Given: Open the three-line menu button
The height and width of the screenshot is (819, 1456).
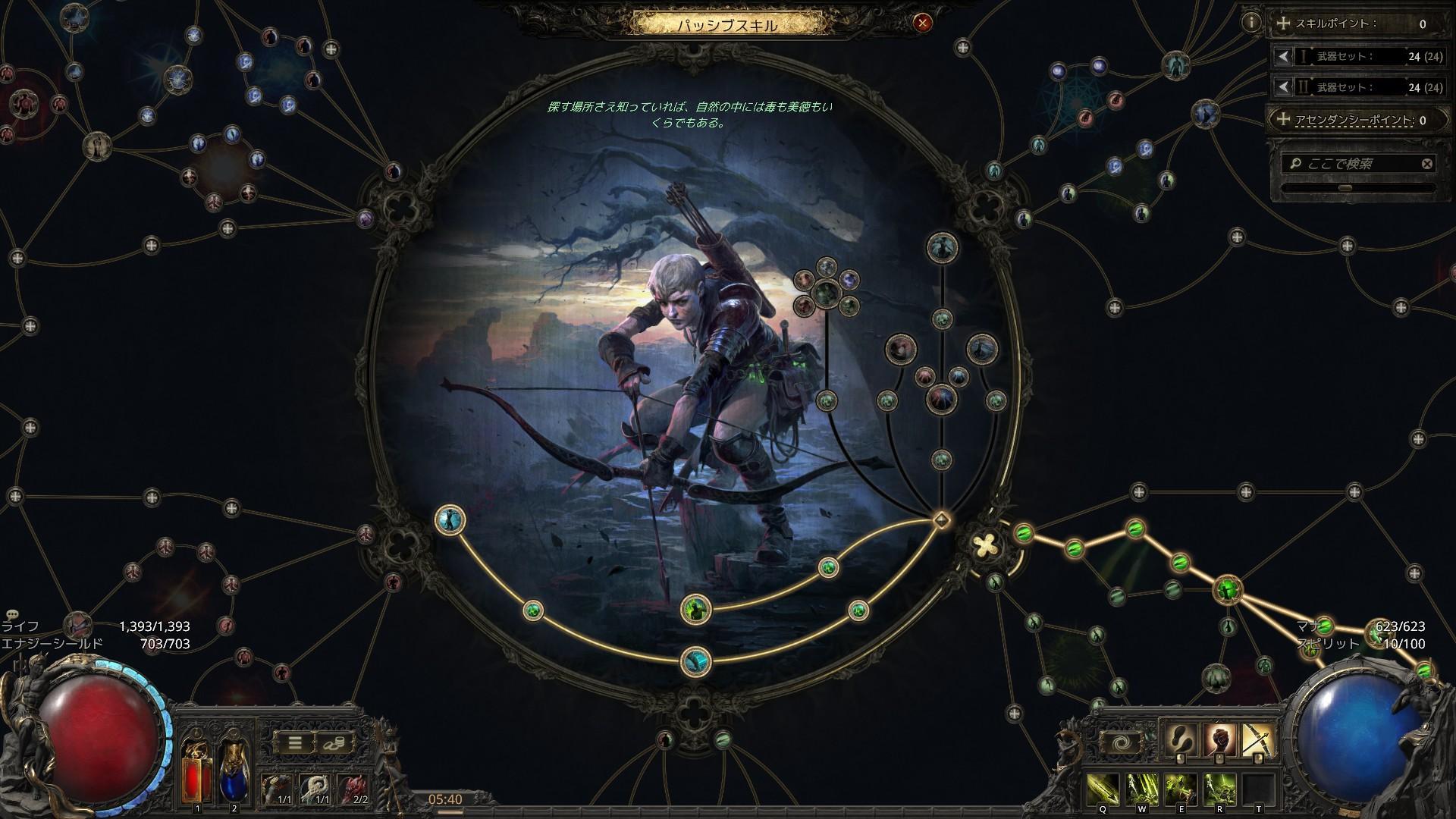Looking at the screenshot, I should click(295, 742).
